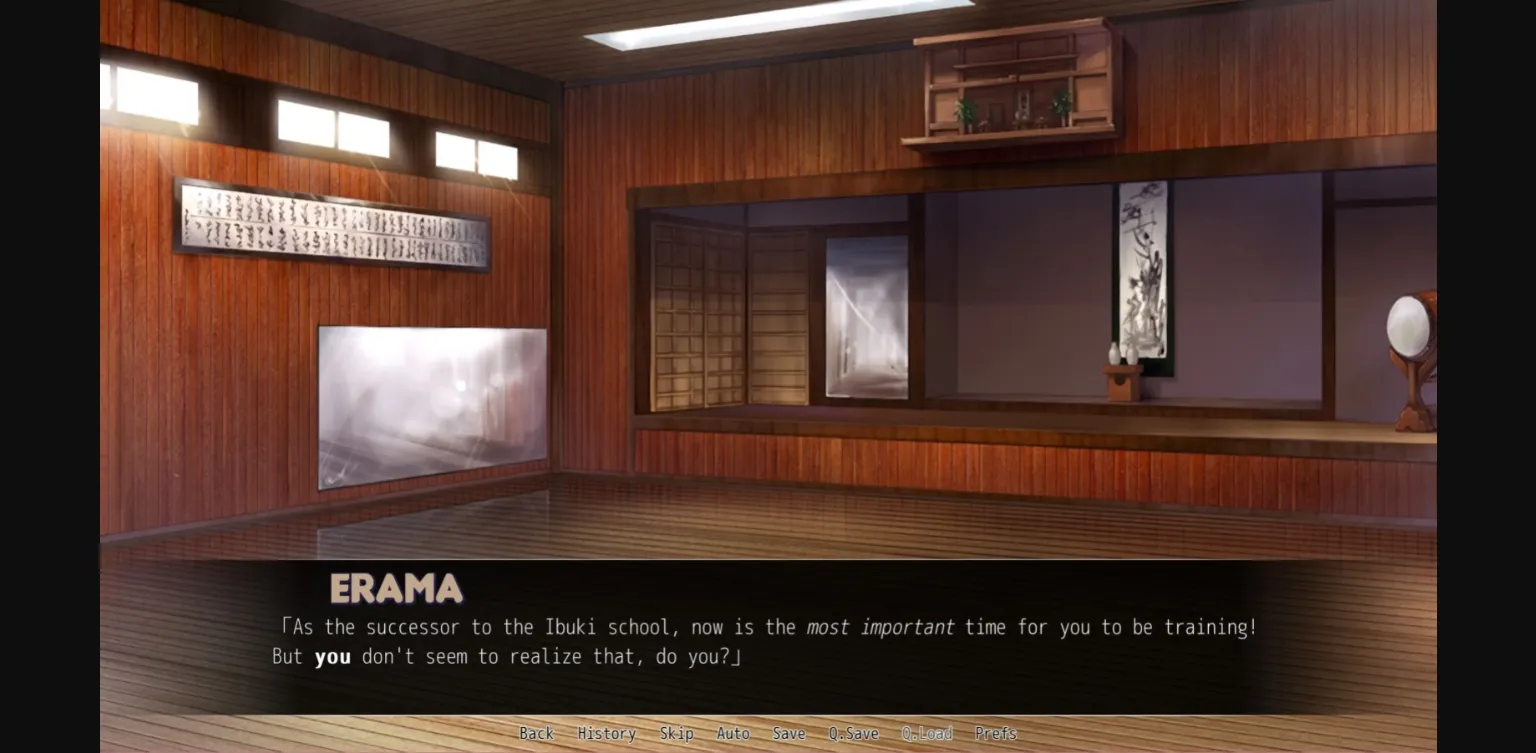This screenshot has width=1536, height=753.
Task: Quick load with Q.Load
Action: click(x=927, y=733)
